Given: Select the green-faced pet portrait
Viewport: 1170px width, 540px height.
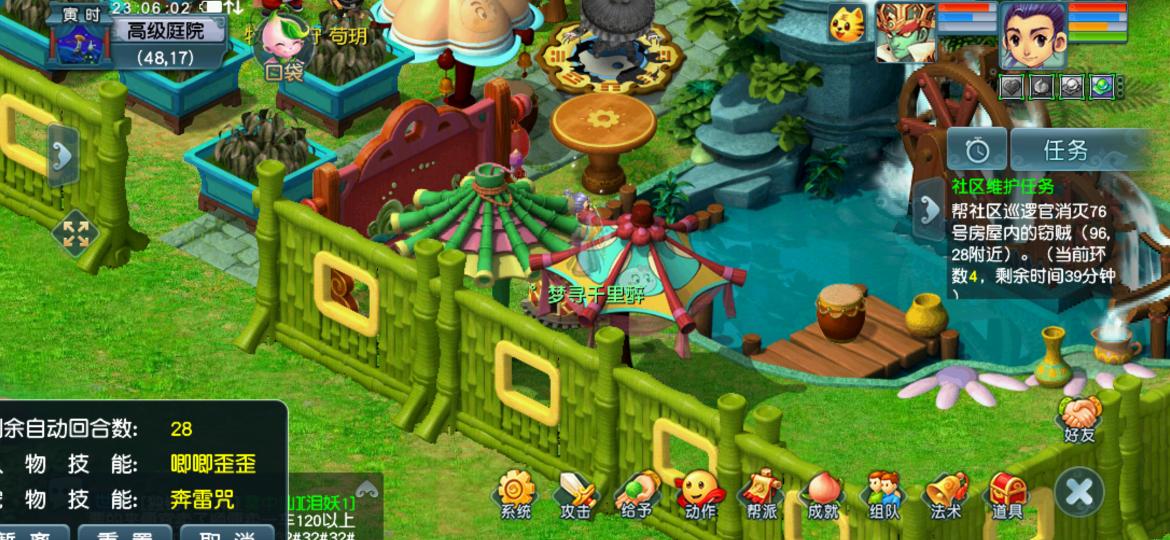Looking at the screenshot, I should coord(905,33).
